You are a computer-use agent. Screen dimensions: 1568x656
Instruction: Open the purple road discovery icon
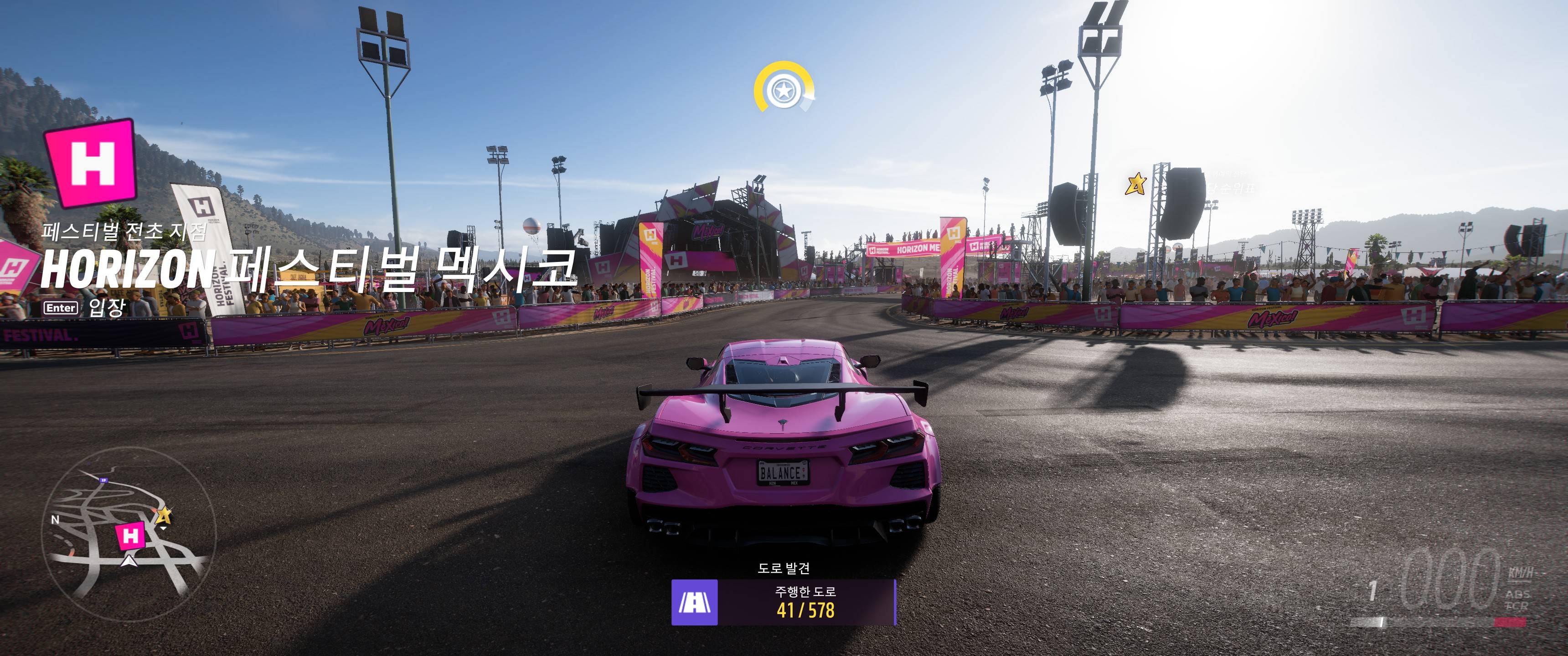tap(695, 602)
